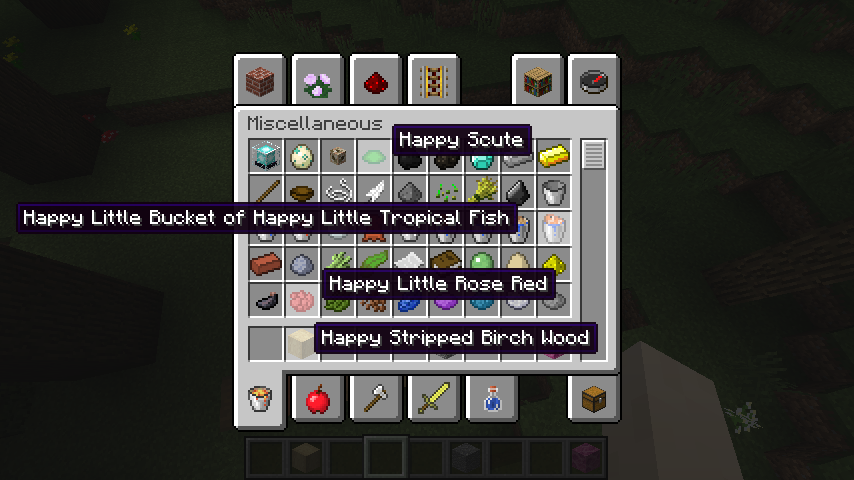
Task: Open the Transportation rail tab
Action: [433, 80]
